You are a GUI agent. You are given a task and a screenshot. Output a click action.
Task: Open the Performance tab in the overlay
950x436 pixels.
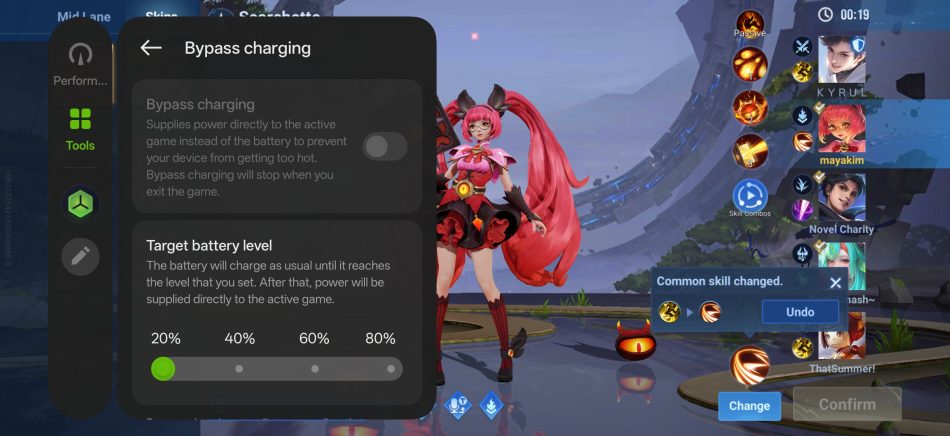point(80,65)
